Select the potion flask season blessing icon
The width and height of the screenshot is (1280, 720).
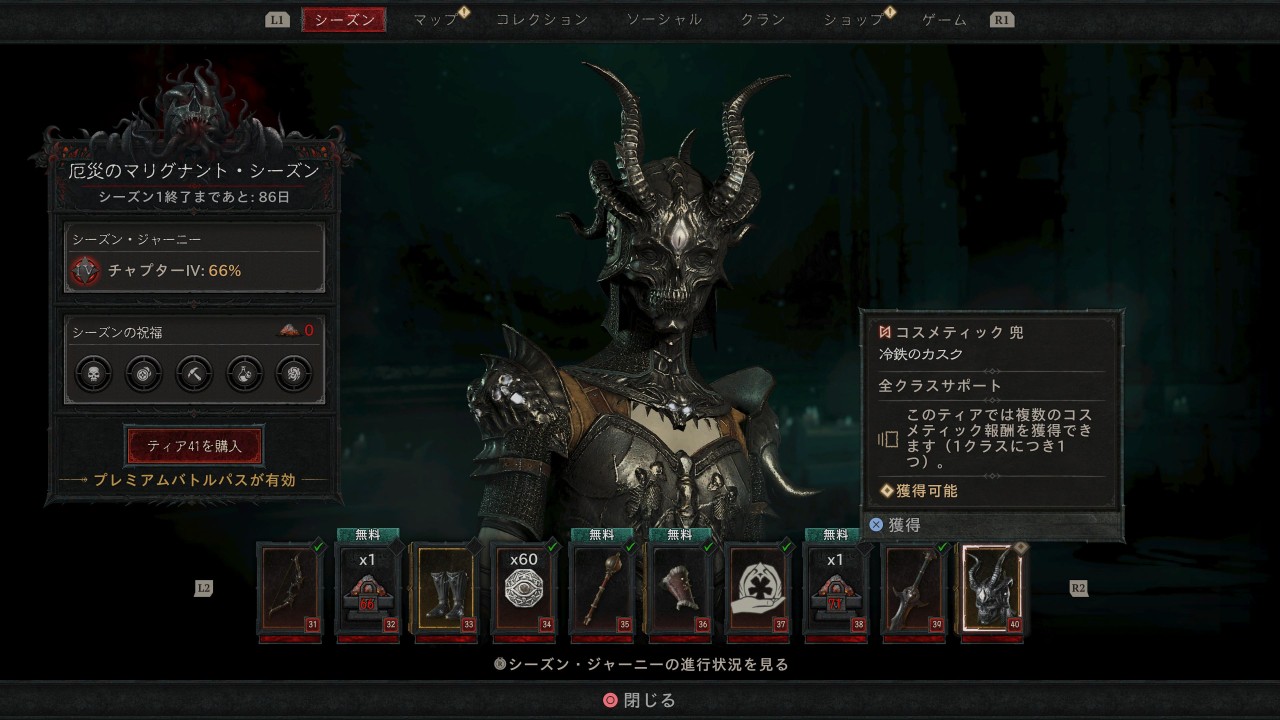244,374
